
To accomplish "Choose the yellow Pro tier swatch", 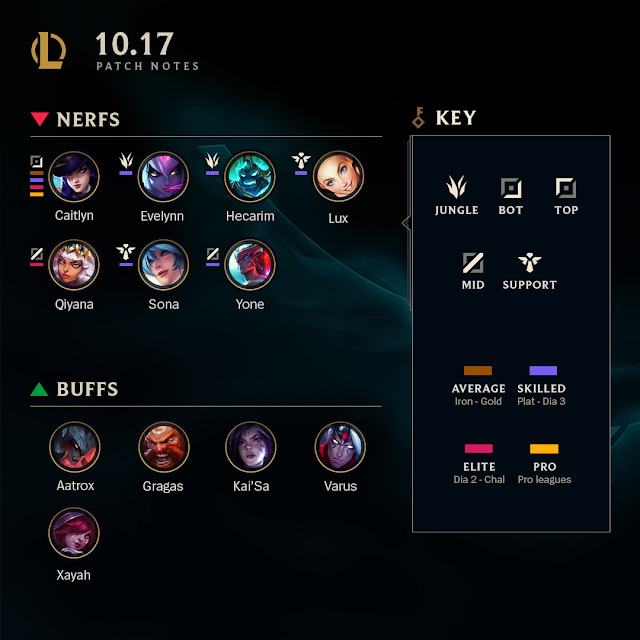I will tap(544, 449).
